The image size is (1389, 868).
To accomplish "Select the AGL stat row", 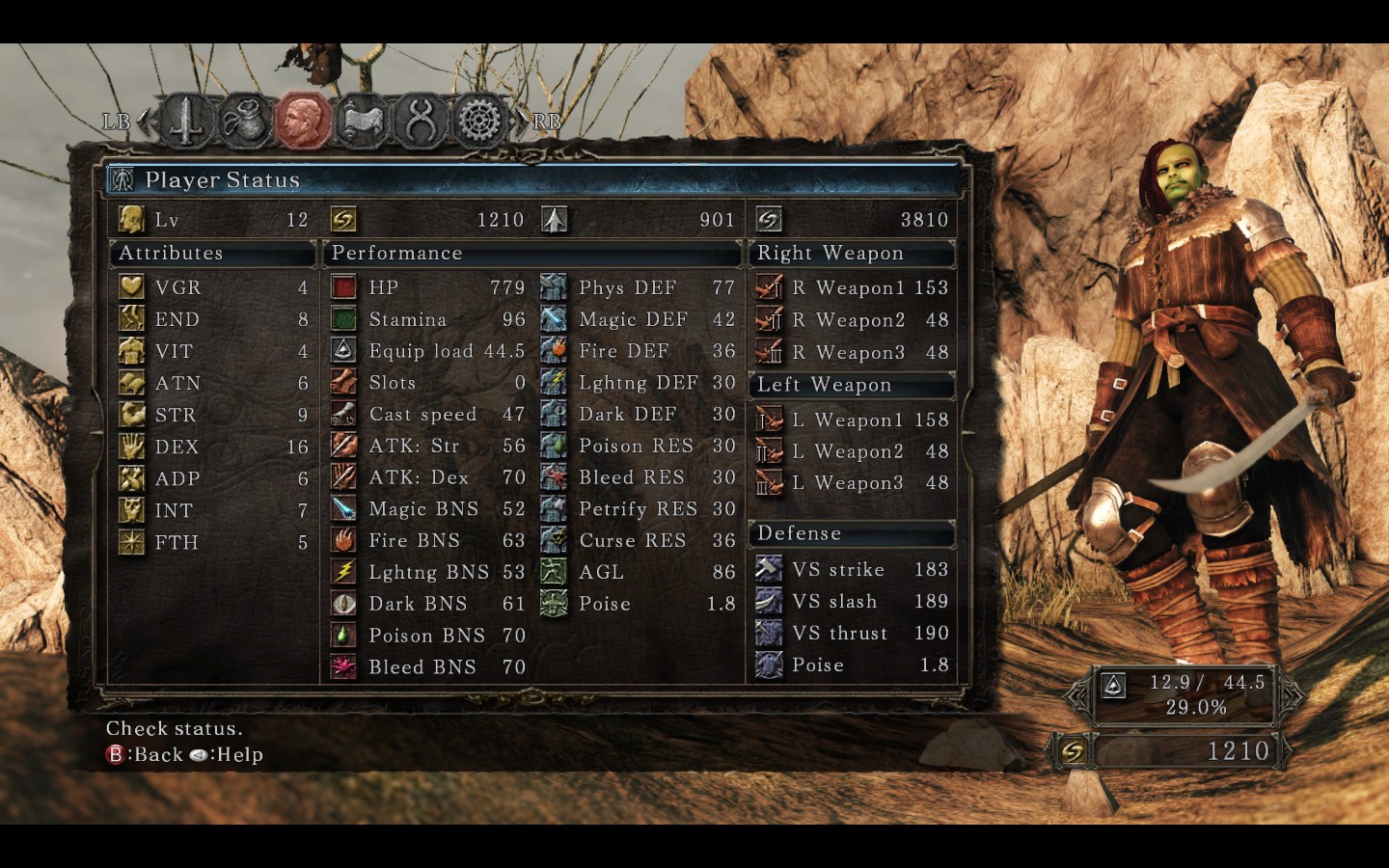I will pos(638,572).
